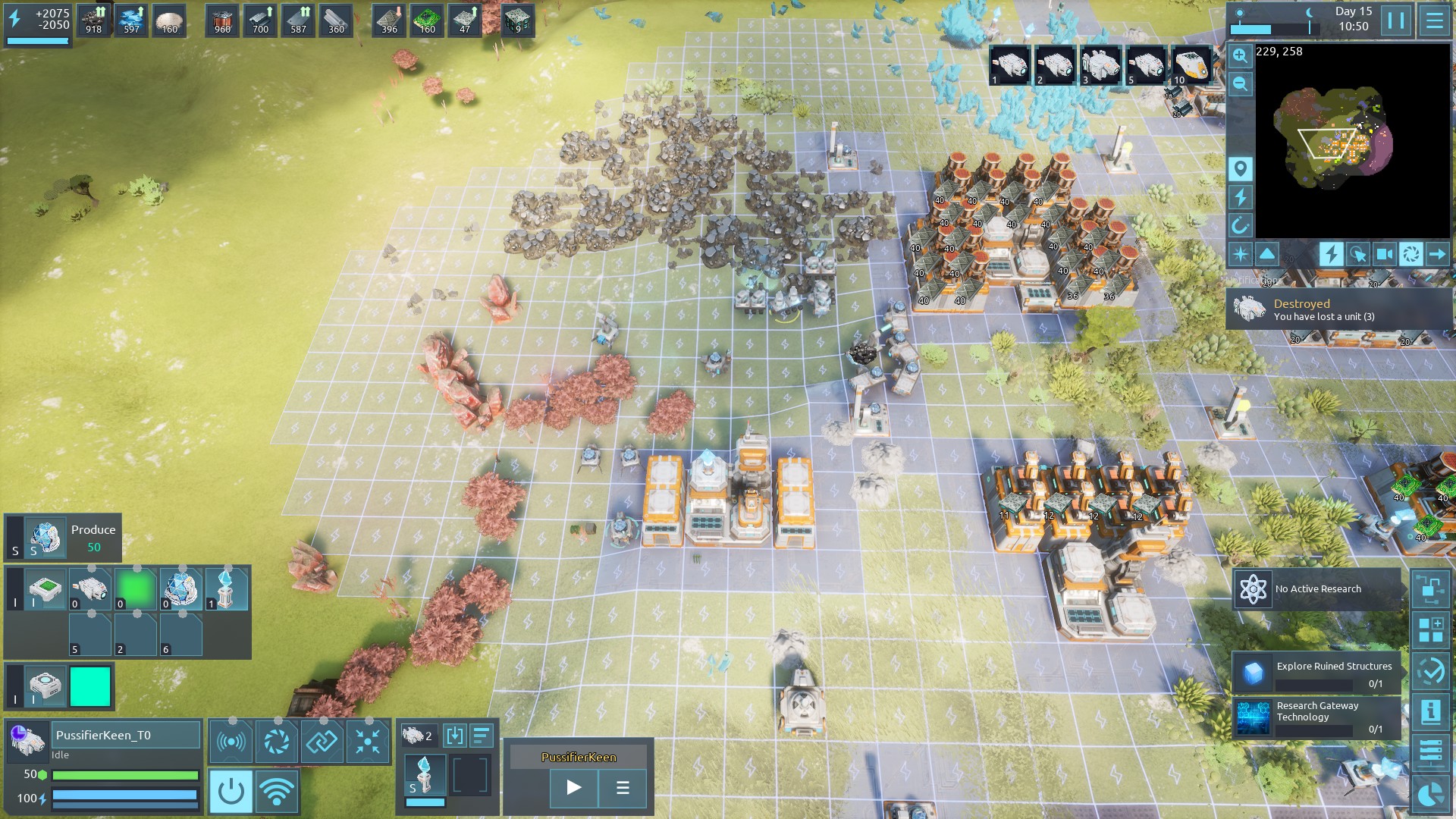Run the PussifierKeen behavior with play button
1456x819 pixels.
tap(574, 788)
